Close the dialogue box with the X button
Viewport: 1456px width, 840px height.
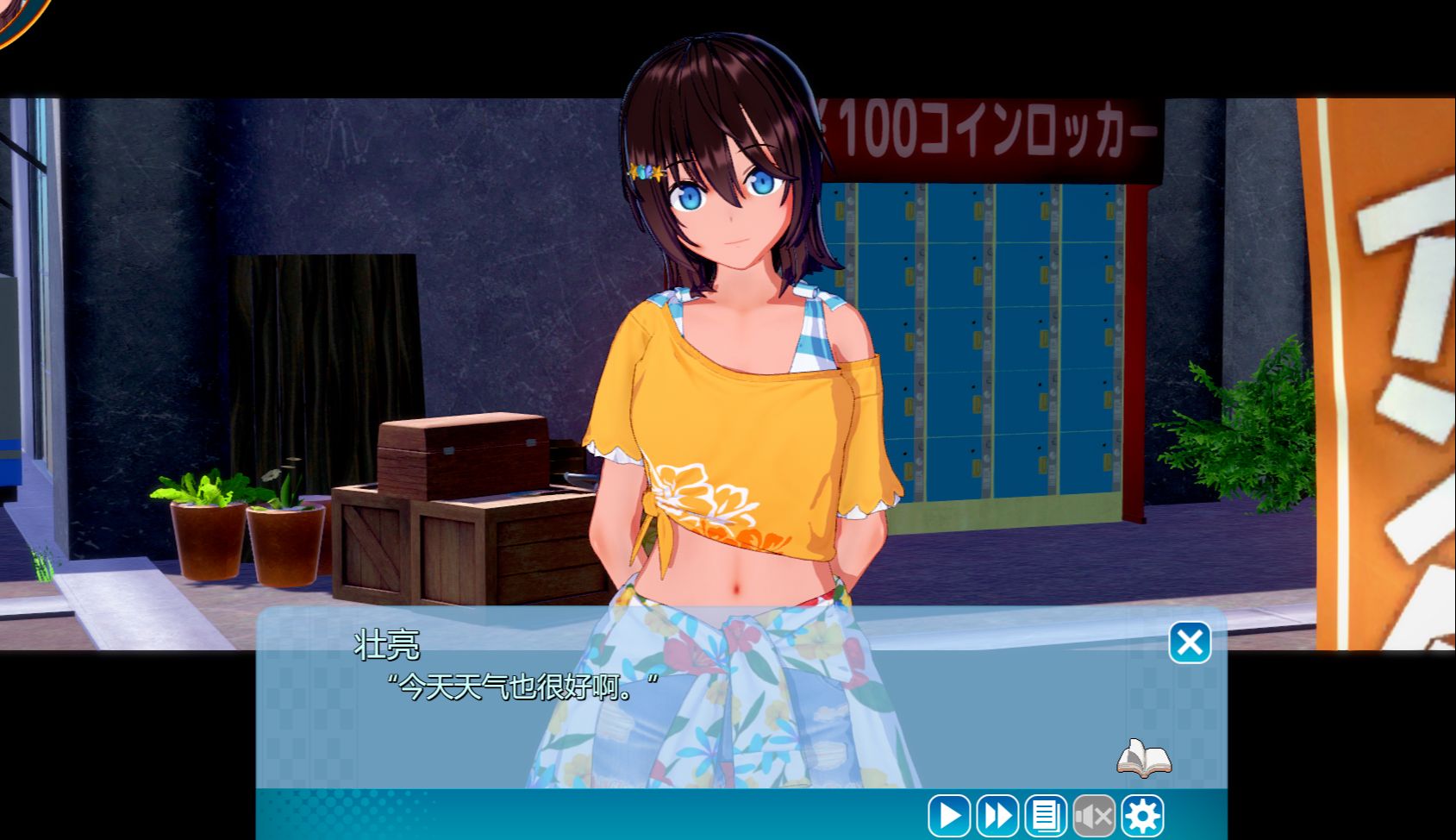click(1190, 643)
